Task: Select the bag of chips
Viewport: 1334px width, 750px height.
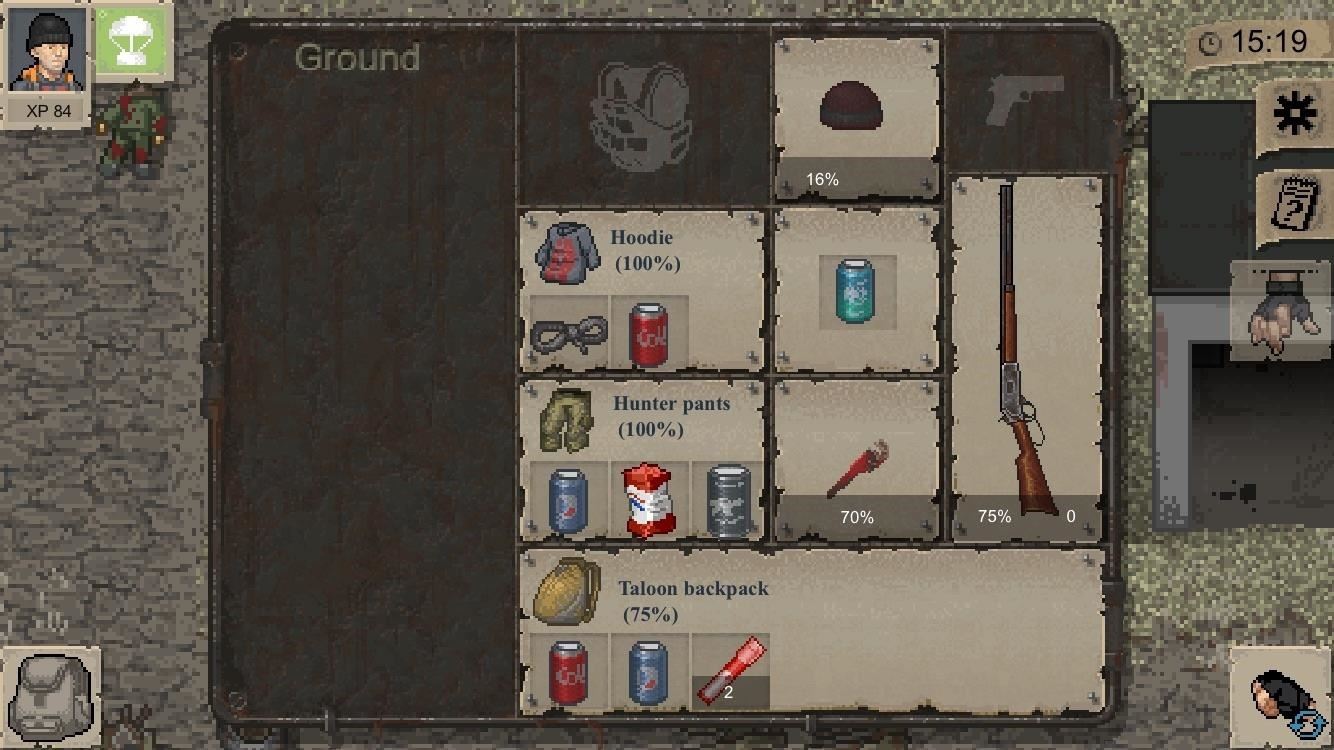Action: (649, 501)
